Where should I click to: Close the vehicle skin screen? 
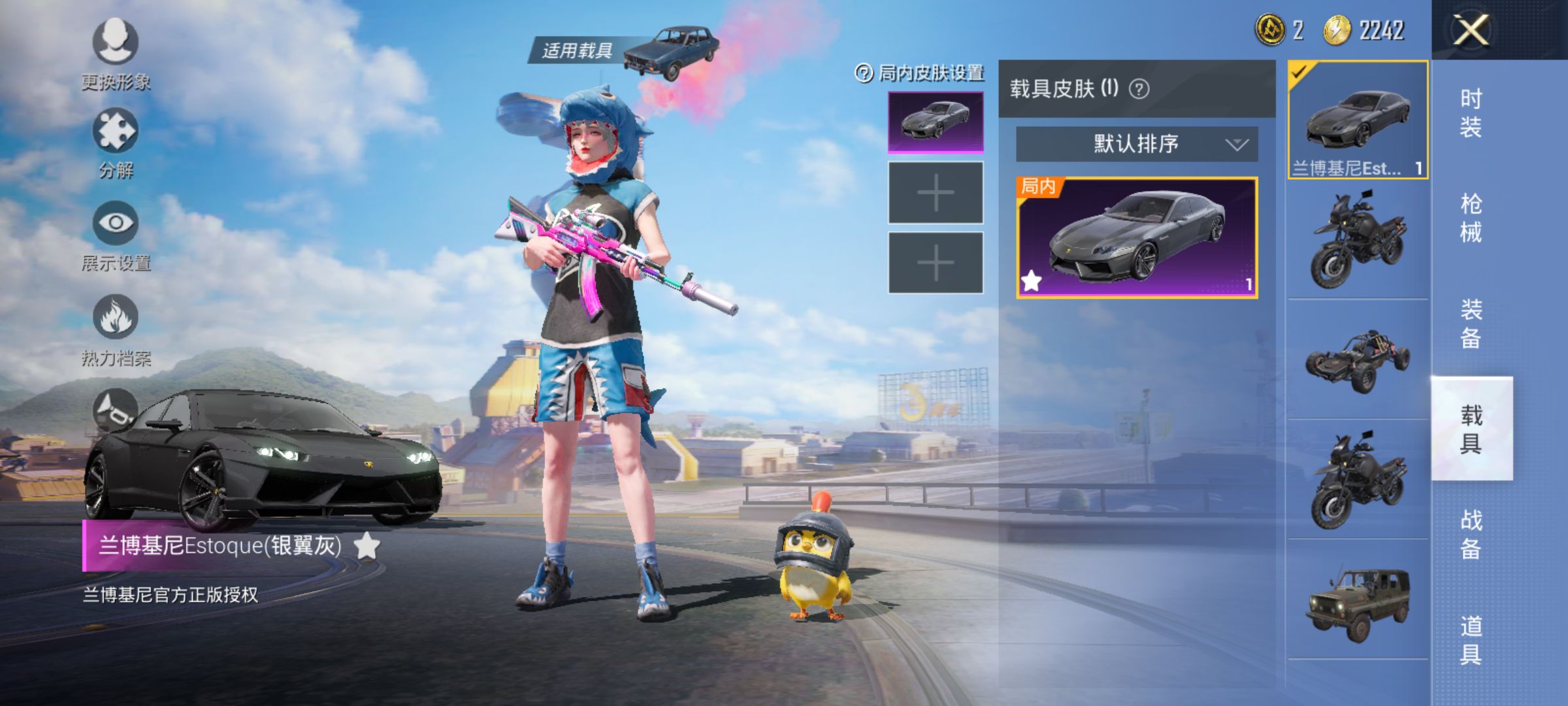[1470, 30]
